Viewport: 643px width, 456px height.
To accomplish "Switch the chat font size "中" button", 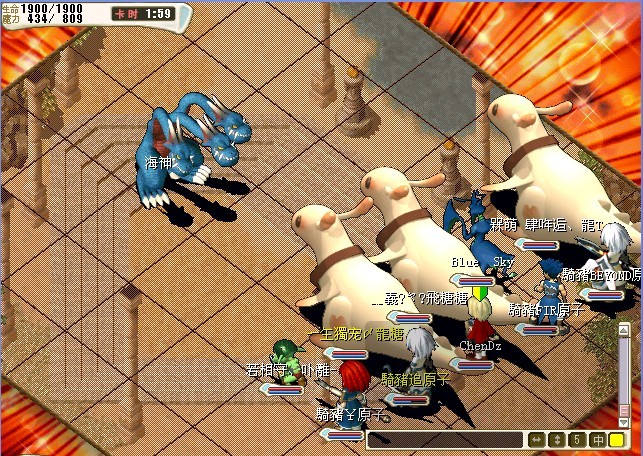I will click(597, 440).
